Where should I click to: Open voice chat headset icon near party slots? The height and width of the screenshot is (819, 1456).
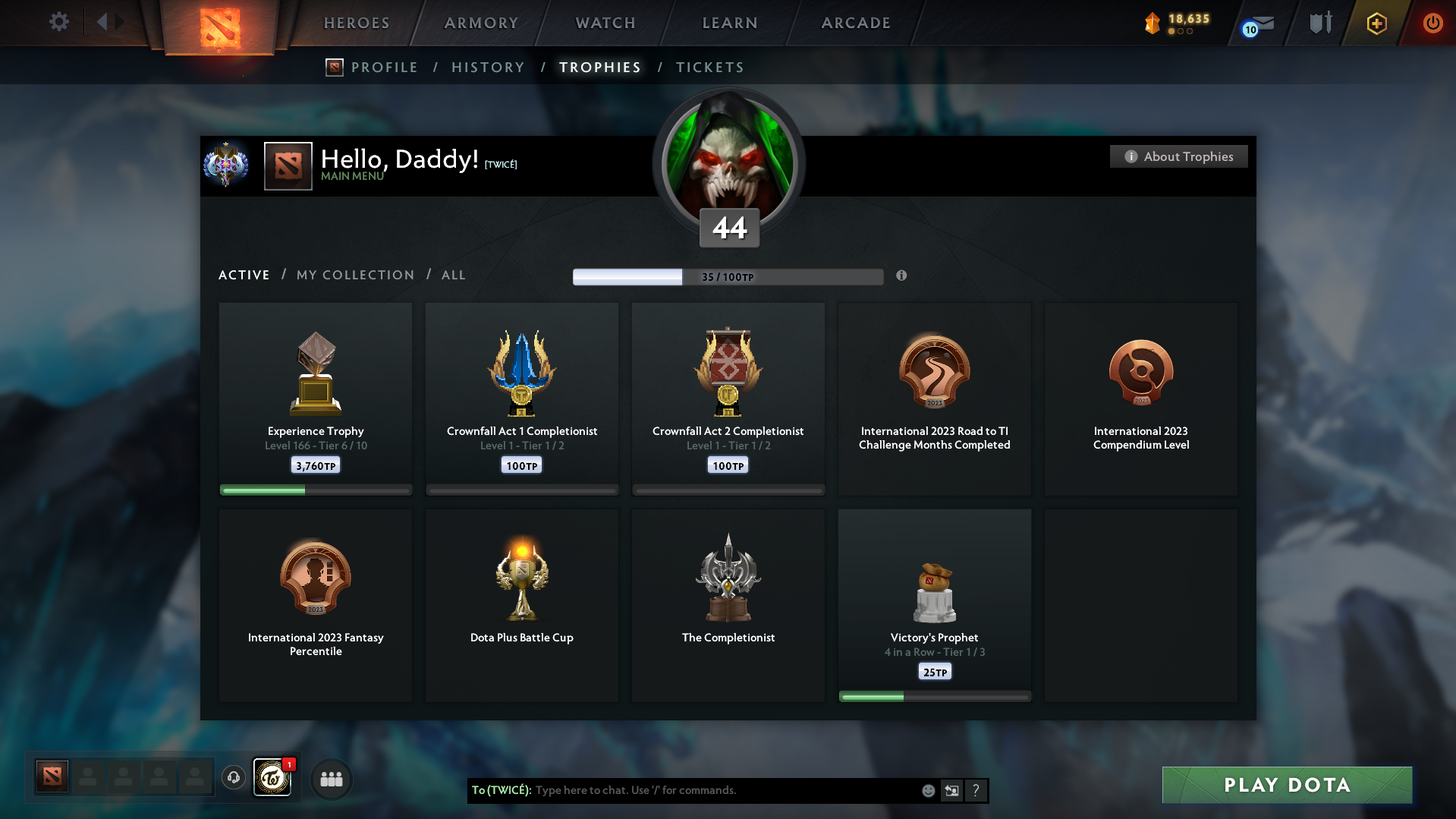click(233, 778)
